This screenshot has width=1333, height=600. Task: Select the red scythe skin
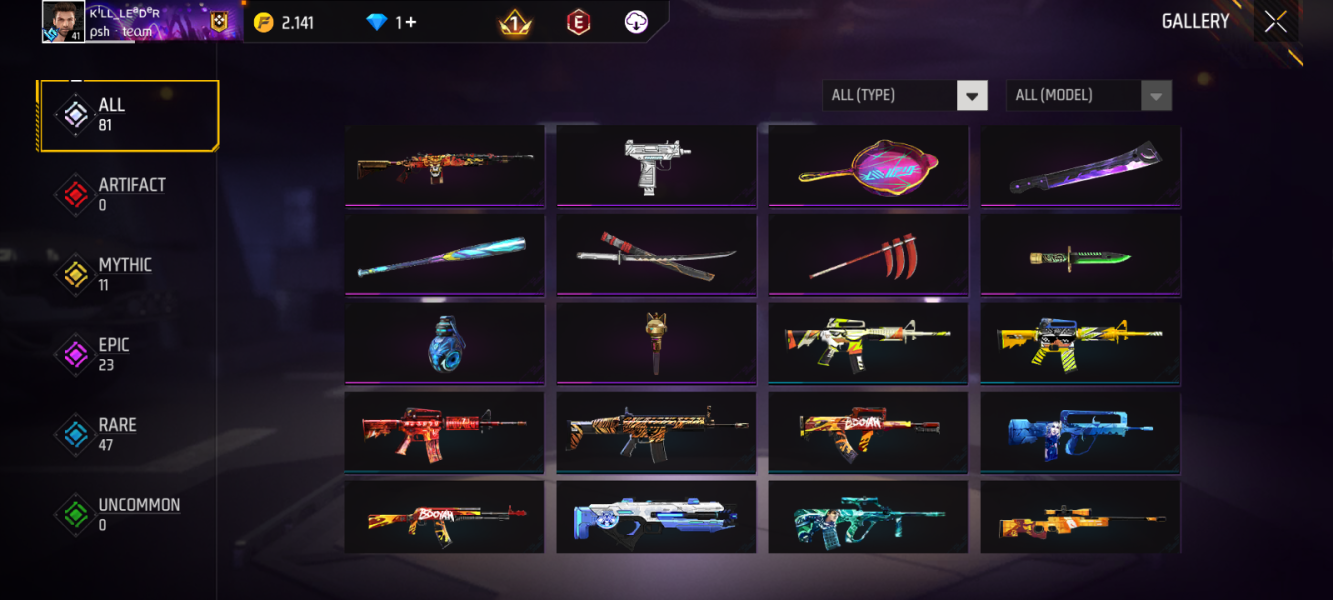(x=868, y=254)
